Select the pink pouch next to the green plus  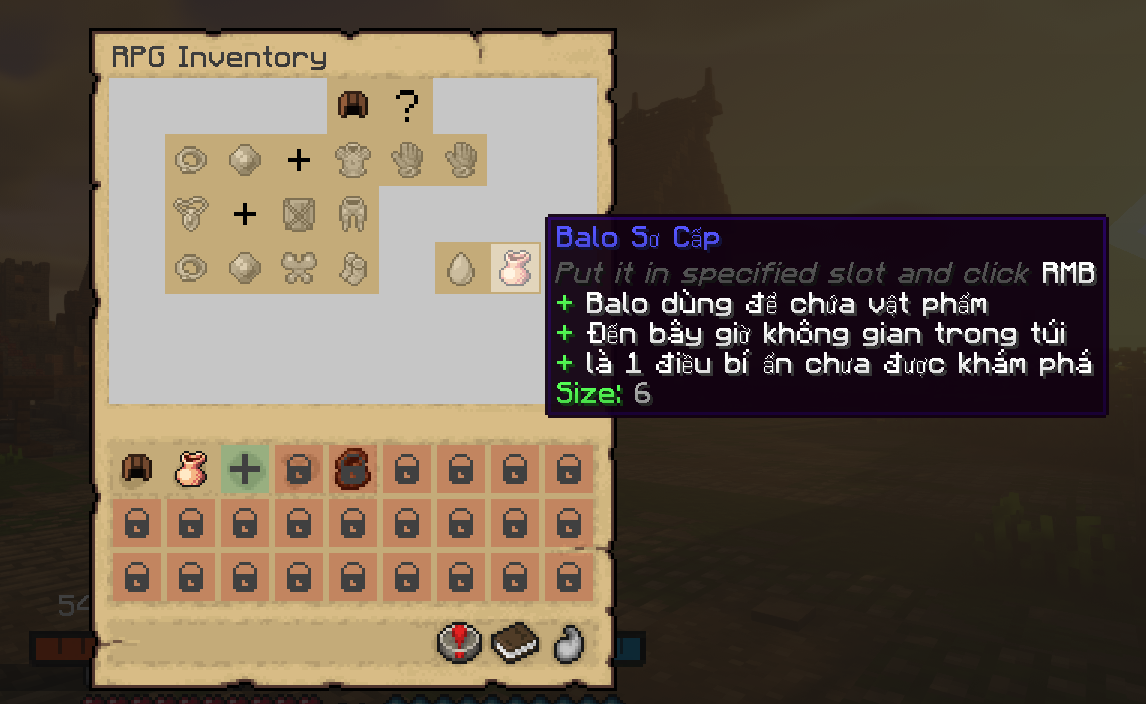click(x=191, y=469)
